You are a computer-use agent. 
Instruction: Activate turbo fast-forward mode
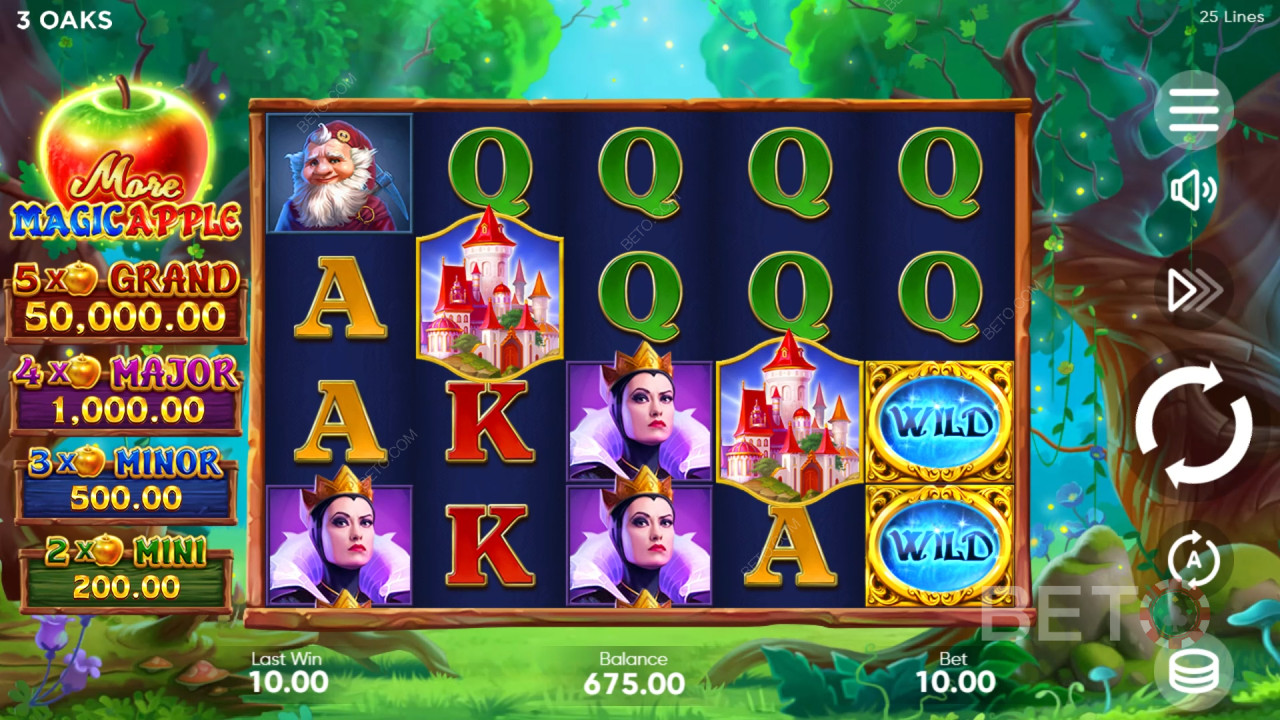[1194, 290]
